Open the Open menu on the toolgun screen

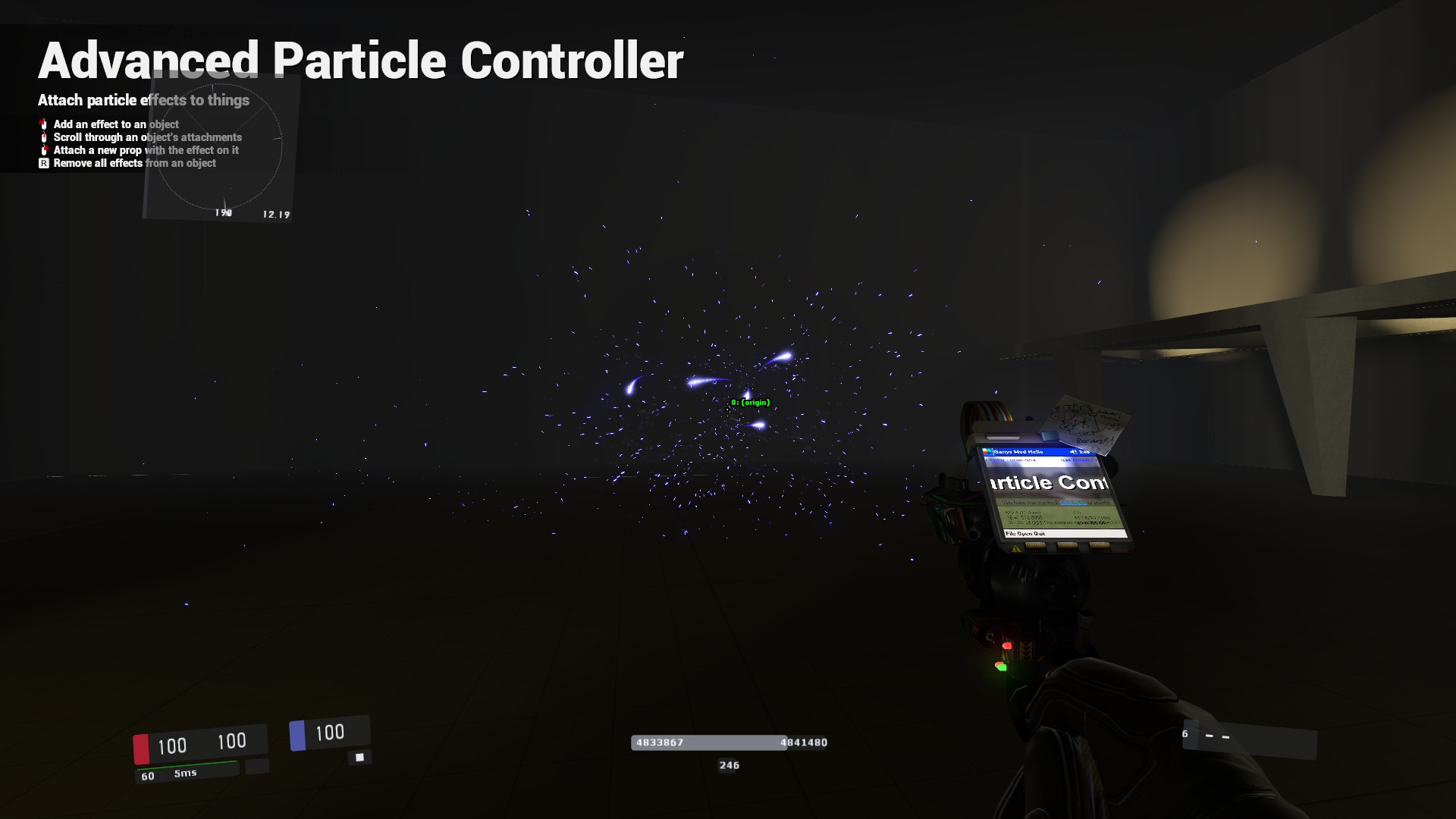tap(1025, 534)
